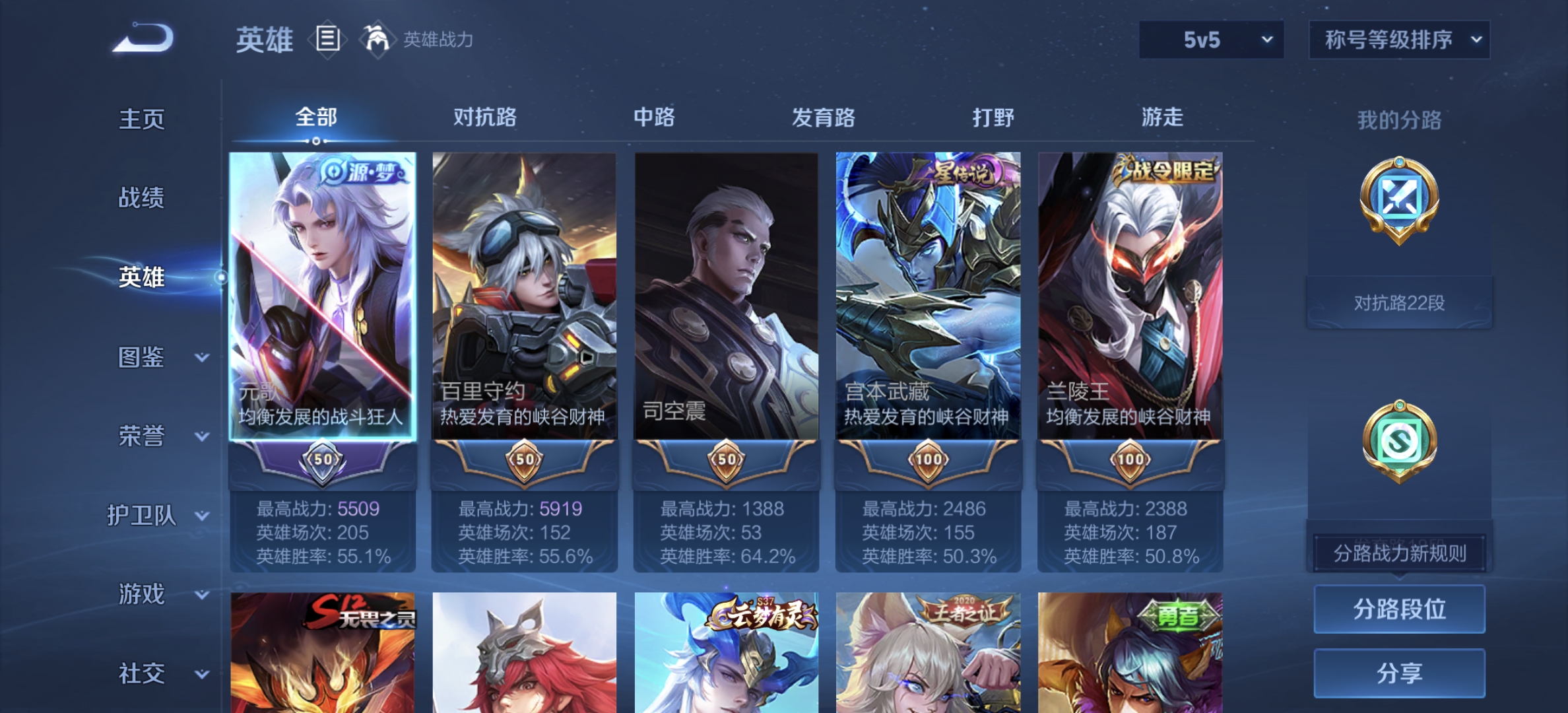Click the green S lane medal icon

pyautogui.click(x=1399, y=439)
